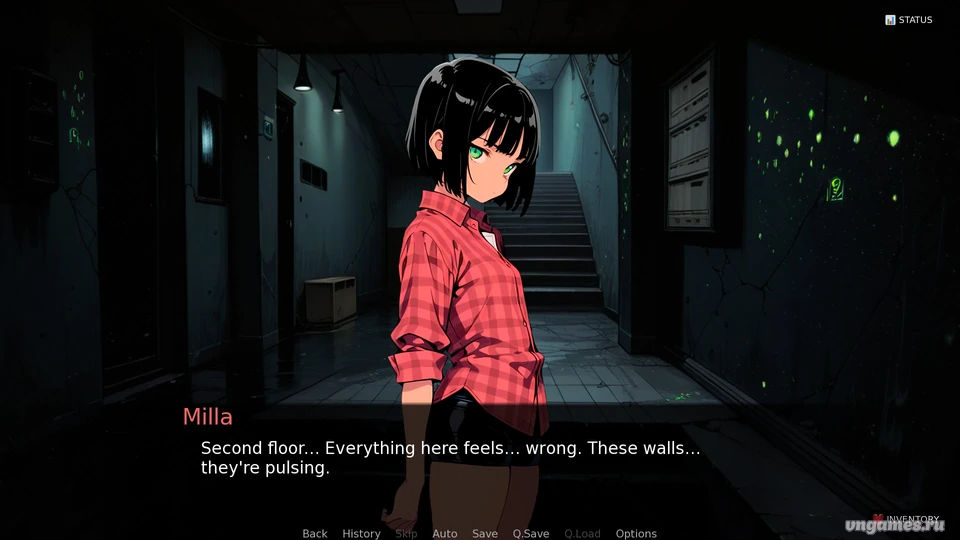Quick load with Q.Load
Viewport: 960px width, 540px height.
tap(582, 534)
